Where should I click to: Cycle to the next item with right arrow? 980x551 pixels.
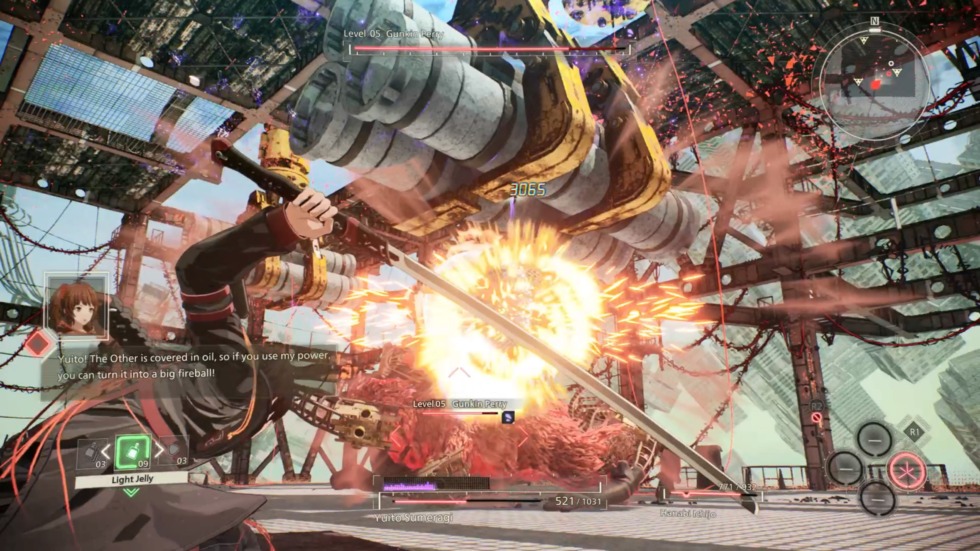tap(159, 453)
